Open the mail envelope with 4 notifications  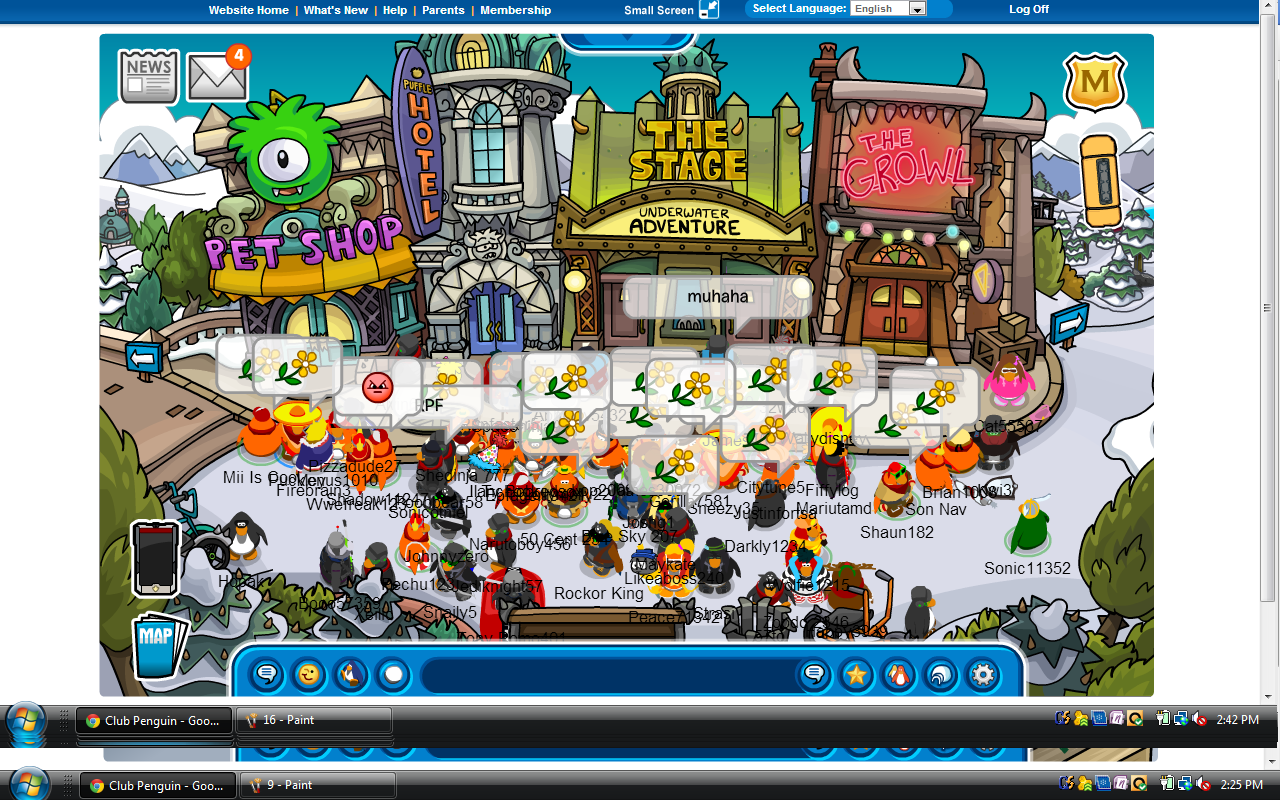(x=217, y=76)
